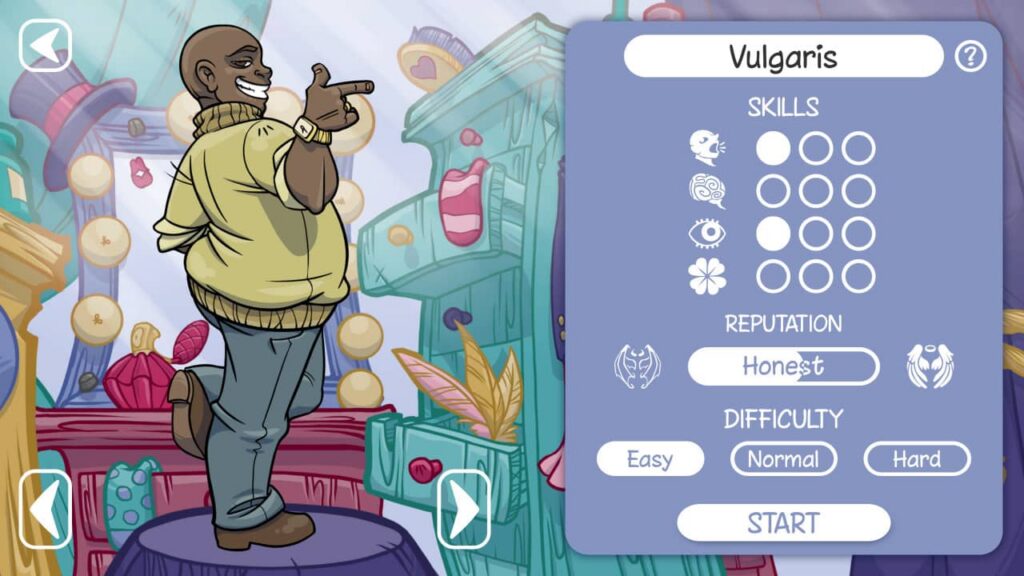The image size is (1024, 576).
Task: Adjust the Honest reputation slider
Action: (x=783, y=366)
